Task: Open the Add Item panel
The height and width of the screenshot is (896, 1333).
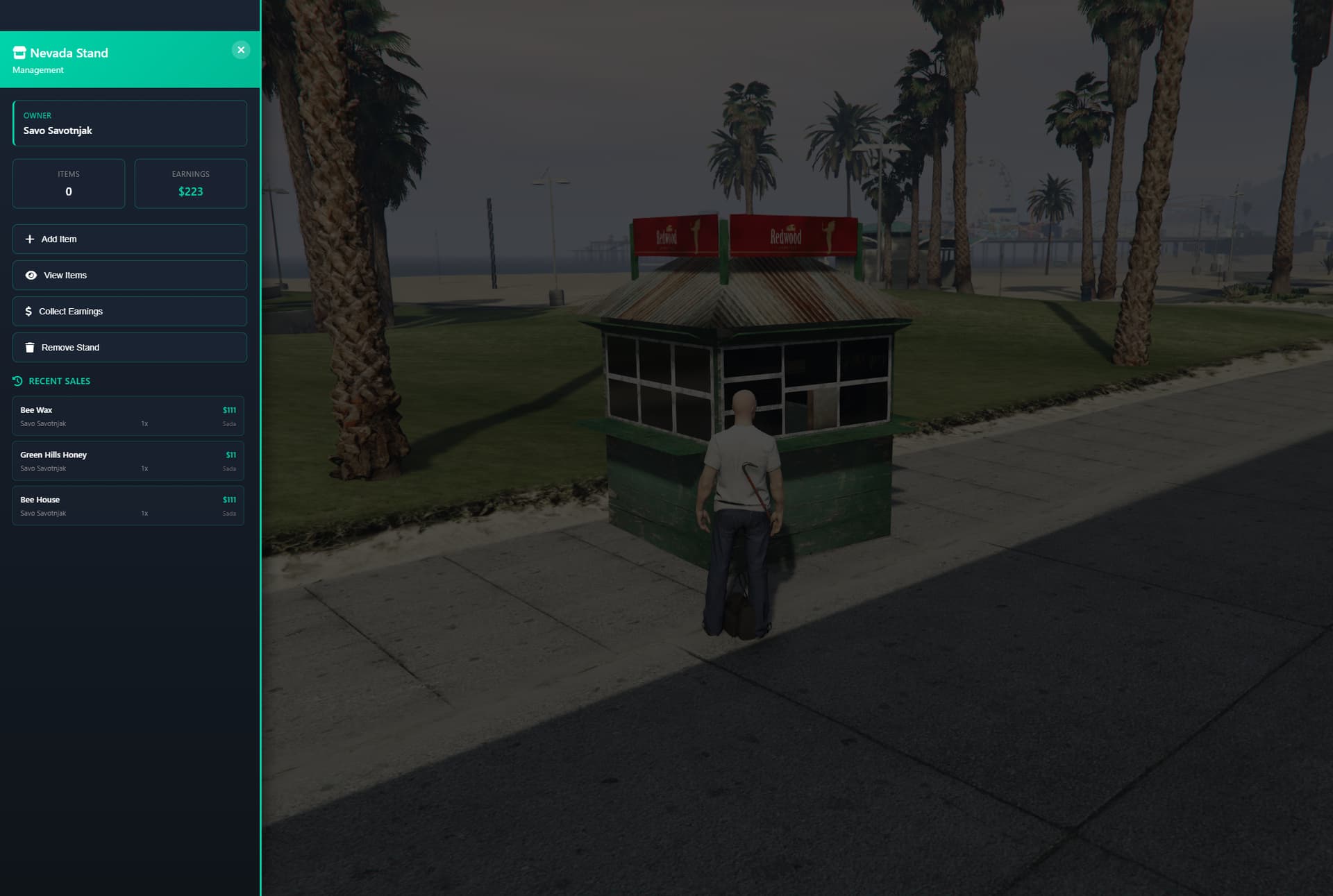Action: click(129, 239)
